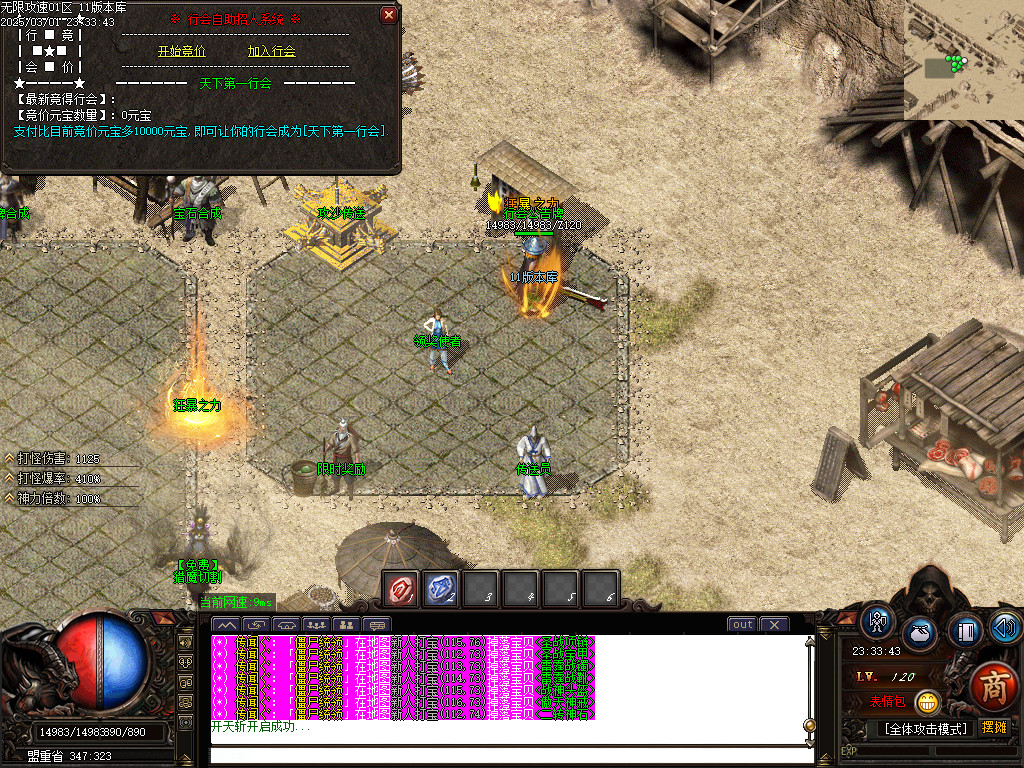1024x768 pixels.
Task: Choose the 加入行会 join guild link
Action: (x=272, y=51)
